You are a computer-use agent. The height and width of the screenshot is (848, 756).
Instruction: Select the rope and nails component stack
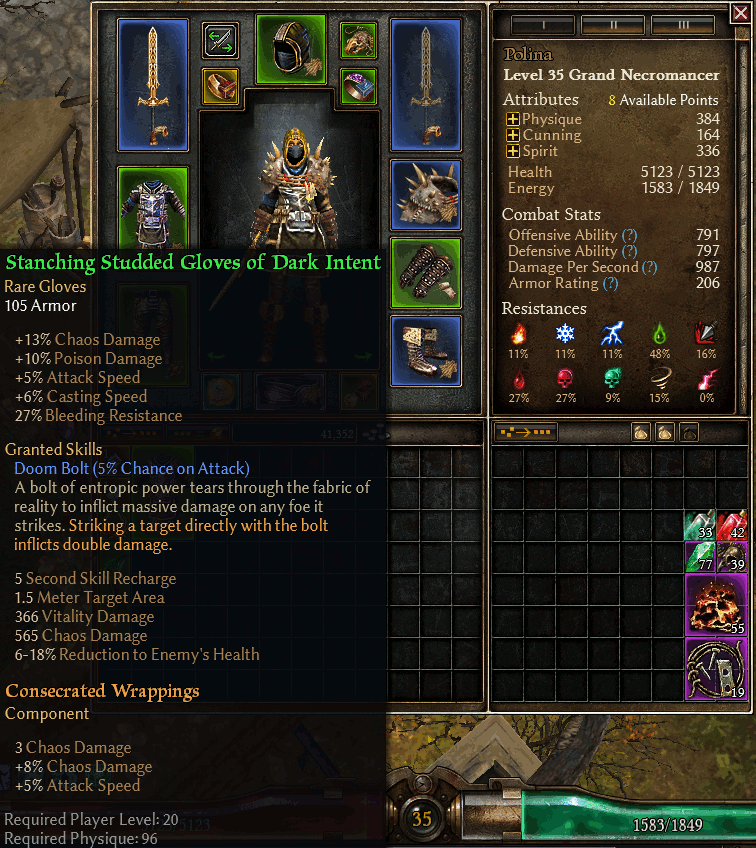(x=717, y=669)
